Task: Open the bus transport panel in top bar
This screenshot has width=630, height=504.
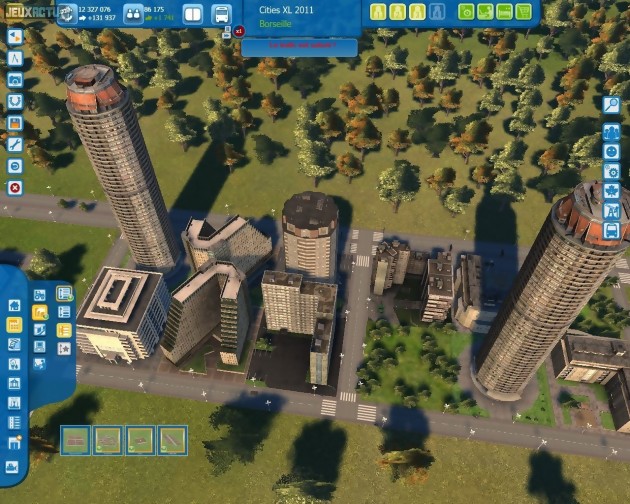Action: (x=221, y=14)
